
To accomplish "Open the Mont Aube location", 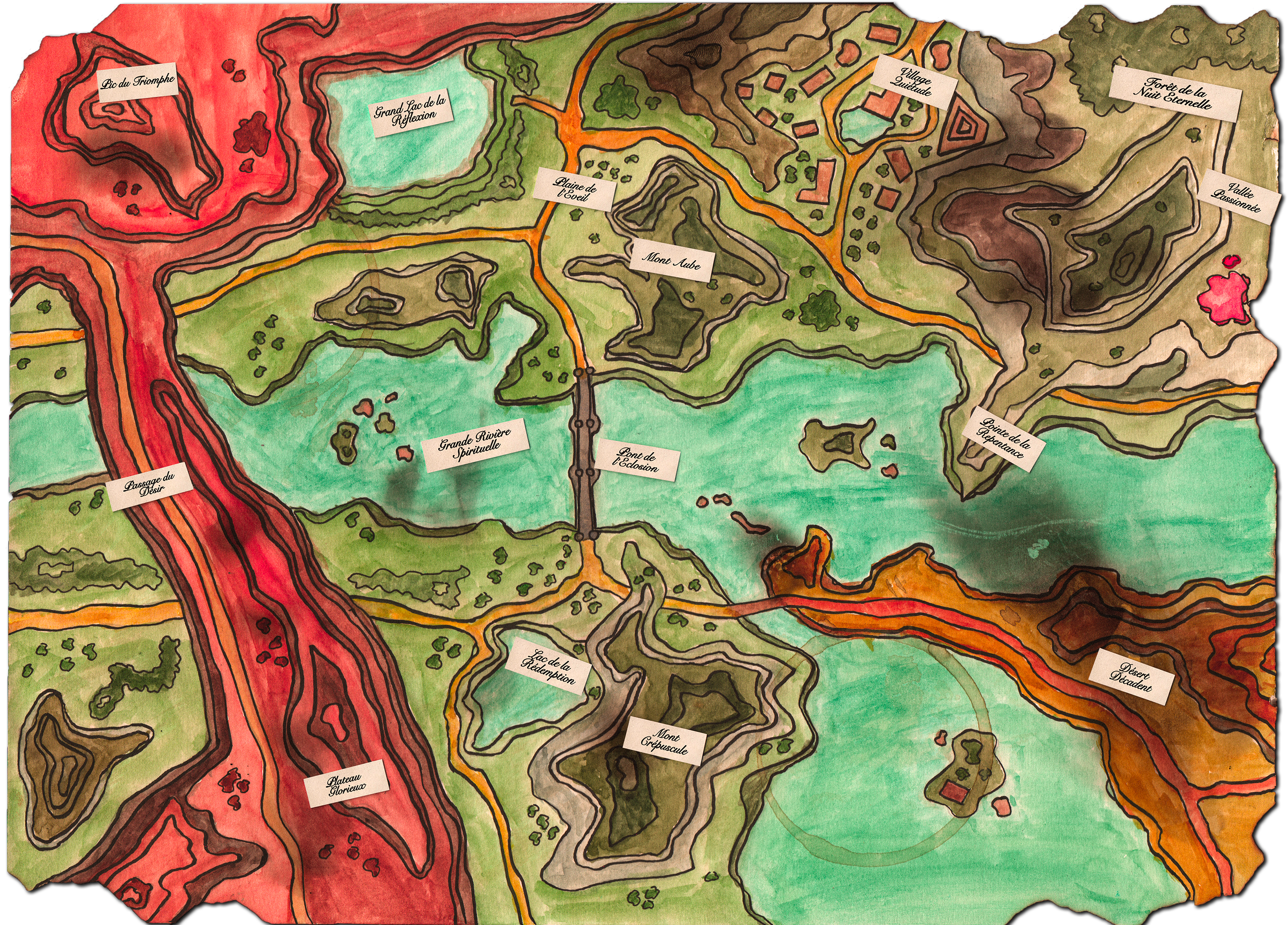I will (x=671, y=261).
